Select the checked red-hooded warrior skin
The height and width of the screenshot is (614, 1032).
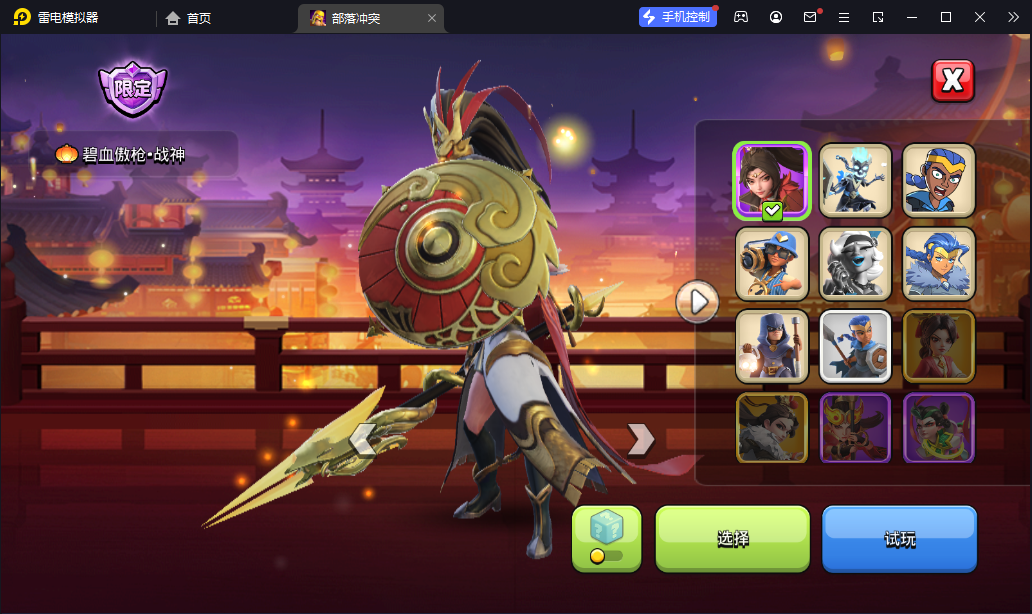click(x=771, y=180)
